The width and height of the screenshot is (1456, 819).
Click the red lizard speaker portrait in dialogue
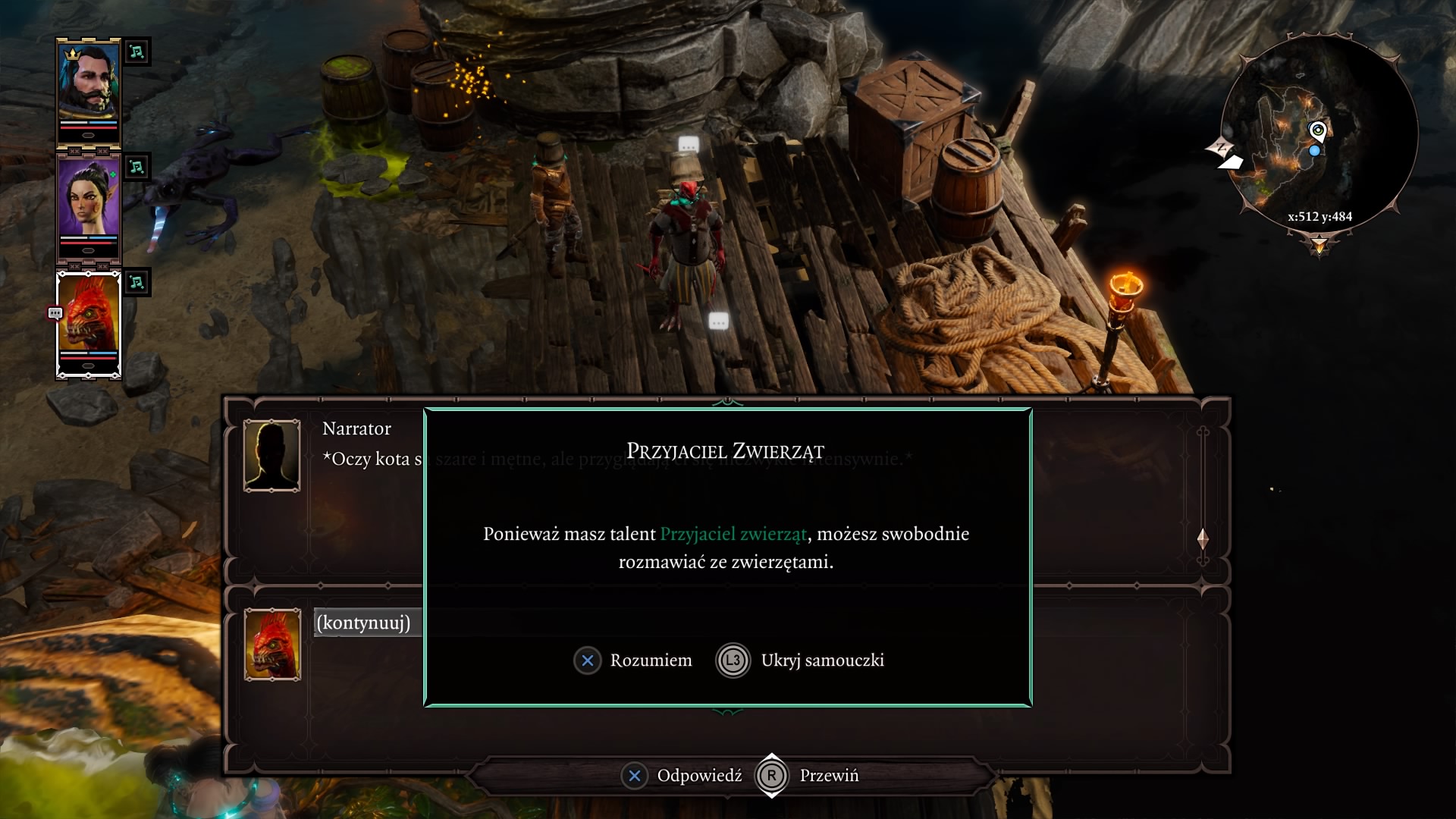tap(272, 644)
